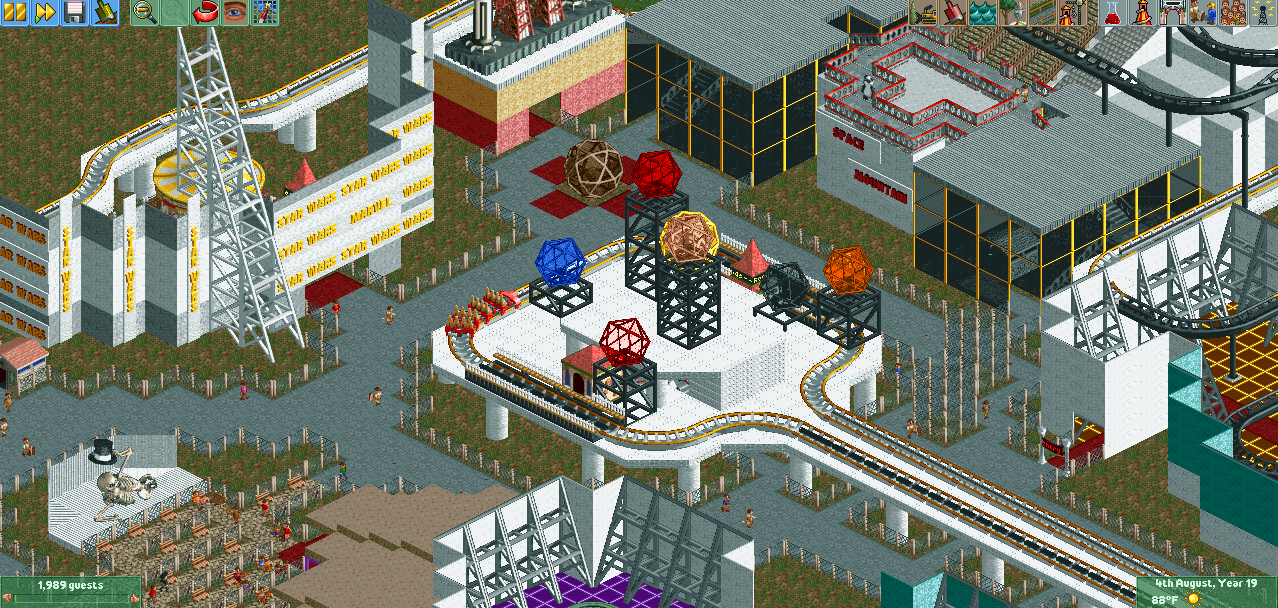Open the shovel-in-dirt toolbar menu
Image resolution: width=1278 pixels, height=608 pixels.
click(x=105, y=13)
